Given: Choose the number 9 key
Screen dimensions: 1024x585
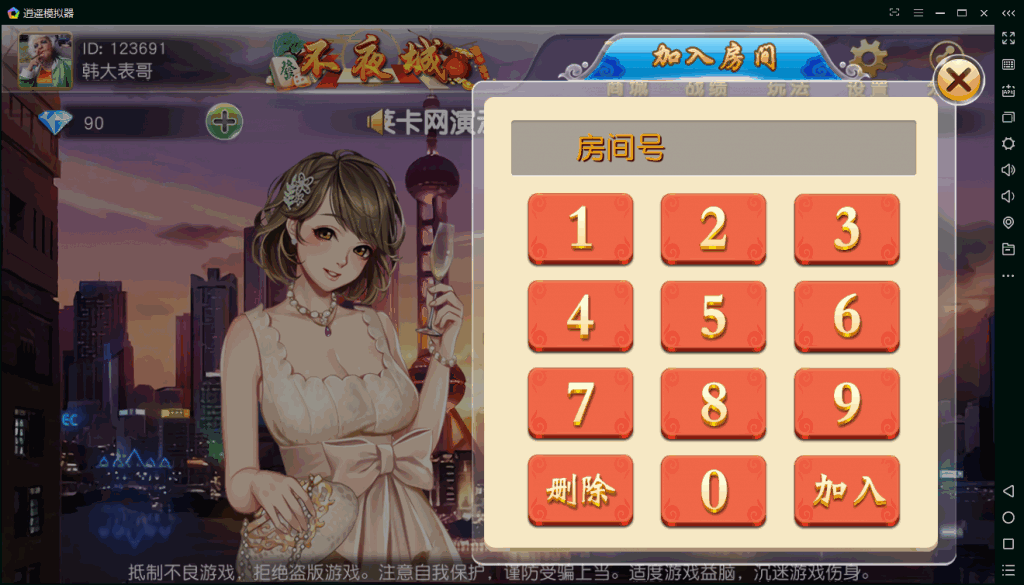Looking at the screenshot, I should pos(846,403).
